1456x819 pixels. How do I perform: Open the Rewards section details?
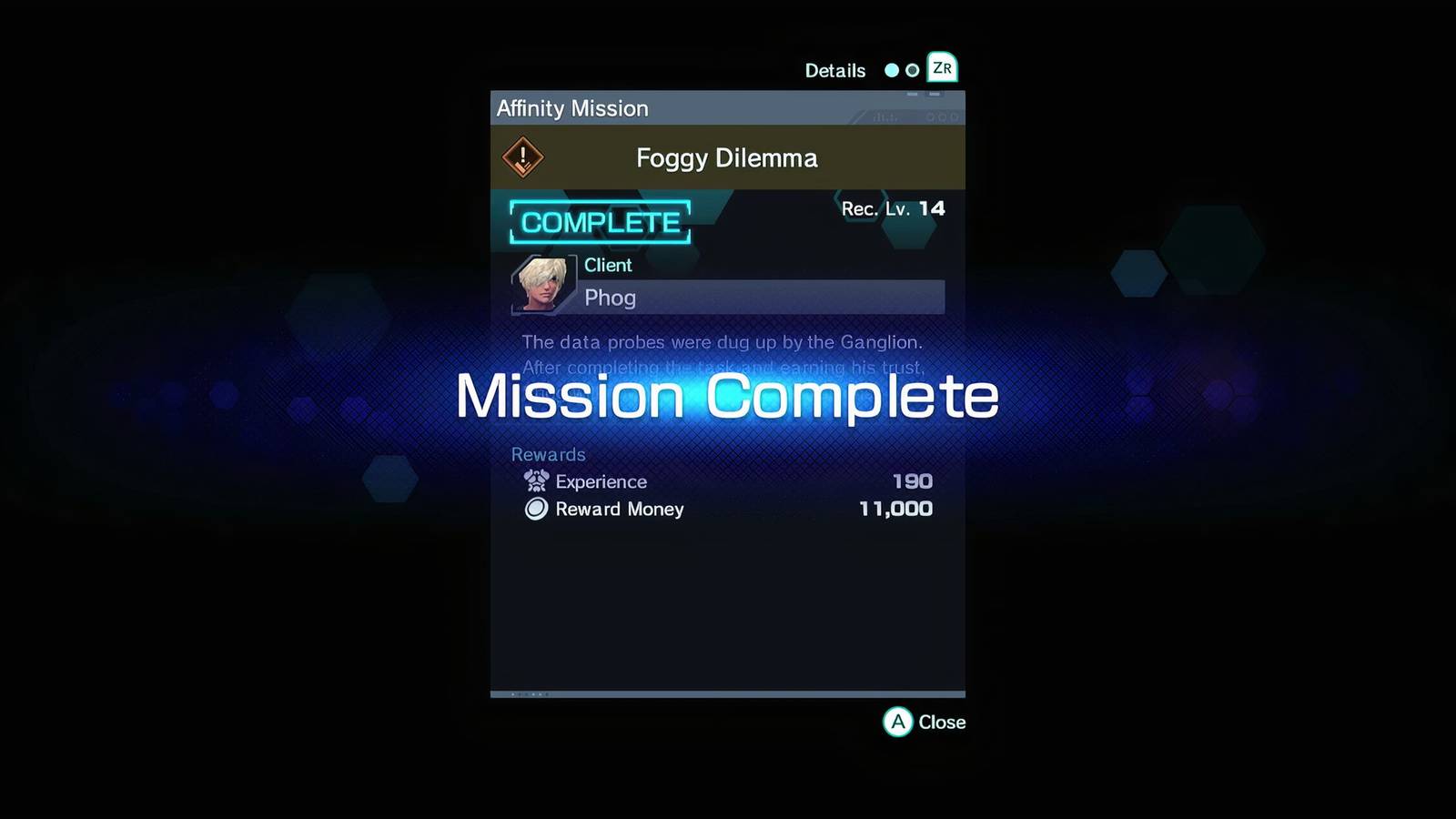click(x=548, y=454)
